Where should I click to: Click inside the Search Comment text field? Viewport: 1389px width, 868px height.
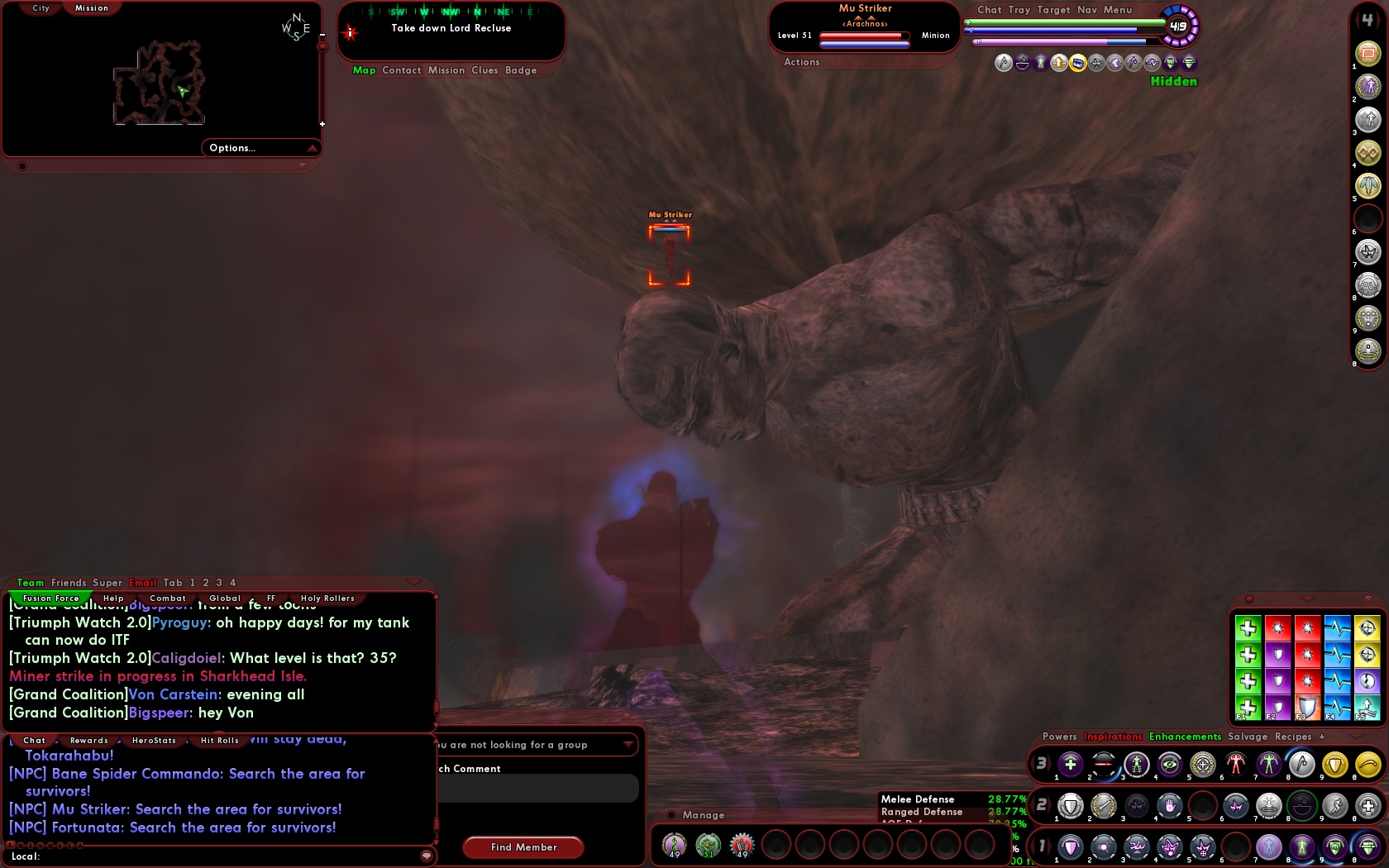(x=537, y=788)
